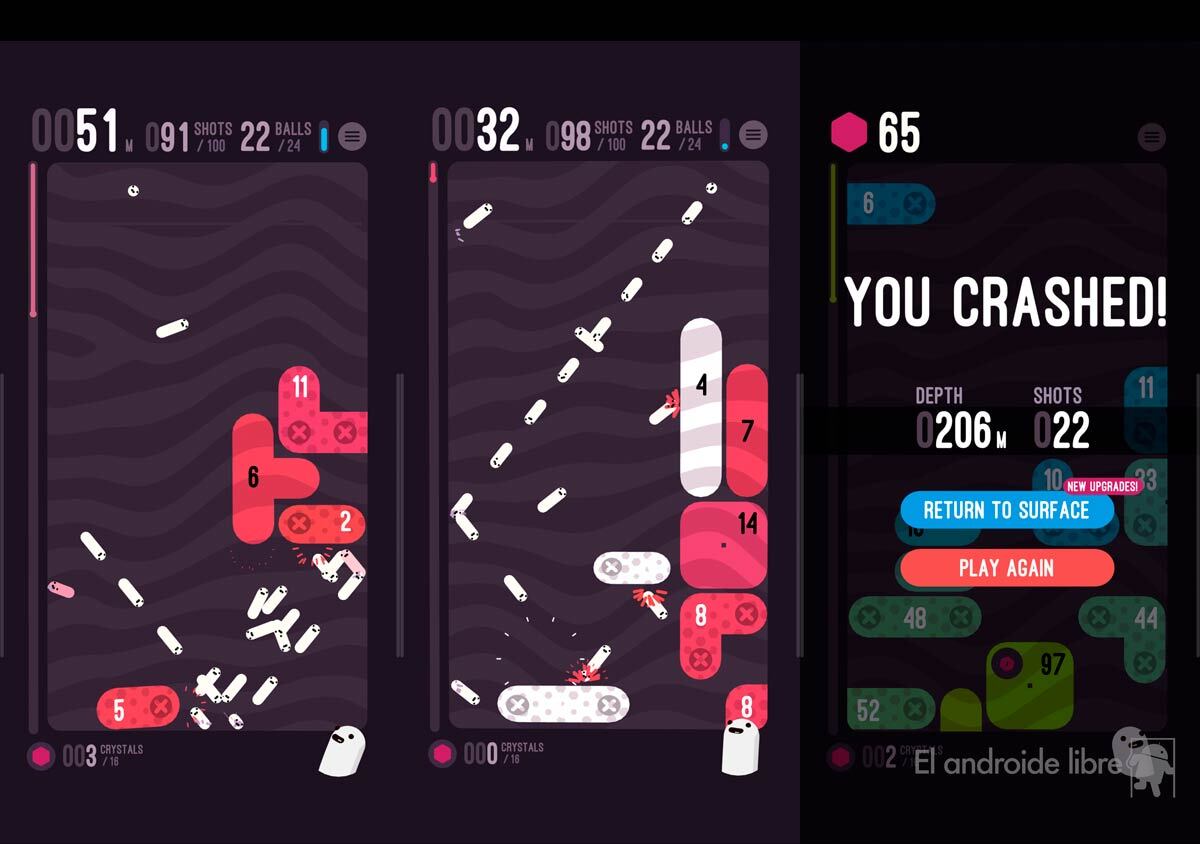Open the menu on the 32 m depth screen
The image size is (1200, 844).
(x=753, y=135)
